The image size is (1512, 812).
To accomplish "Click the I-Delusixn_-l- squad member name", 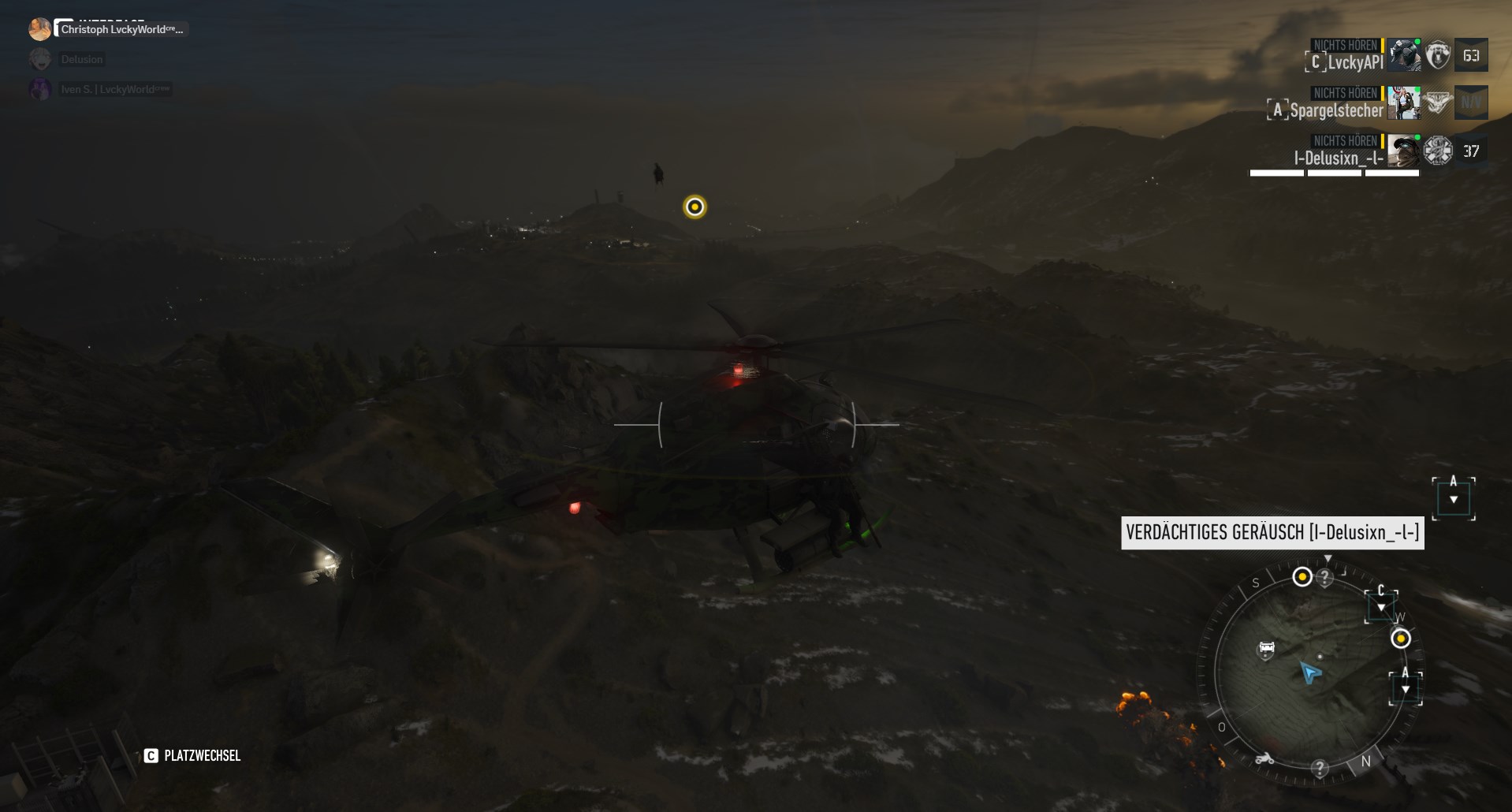I will (1338, 158).
